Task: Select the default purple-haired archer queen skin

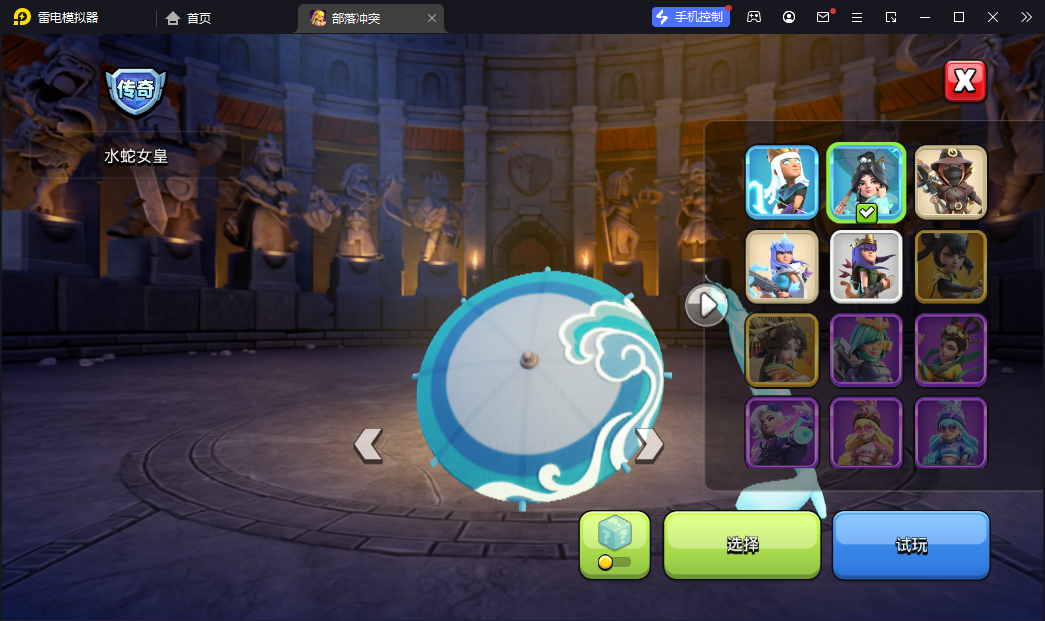Action: [866, 266]
